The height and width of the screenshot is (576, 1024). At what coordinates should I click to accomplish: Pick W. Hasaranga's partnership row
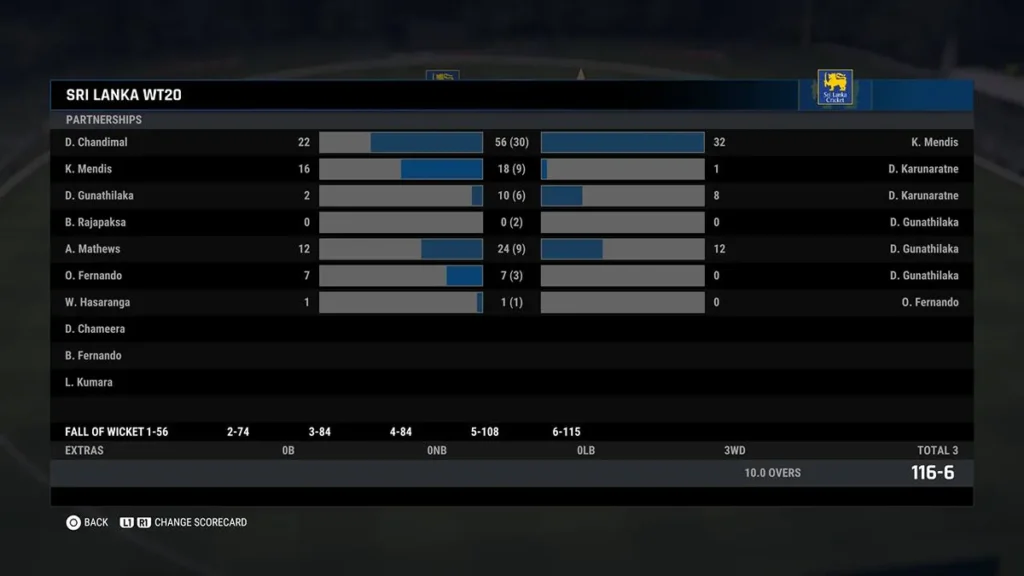(98, 302)
